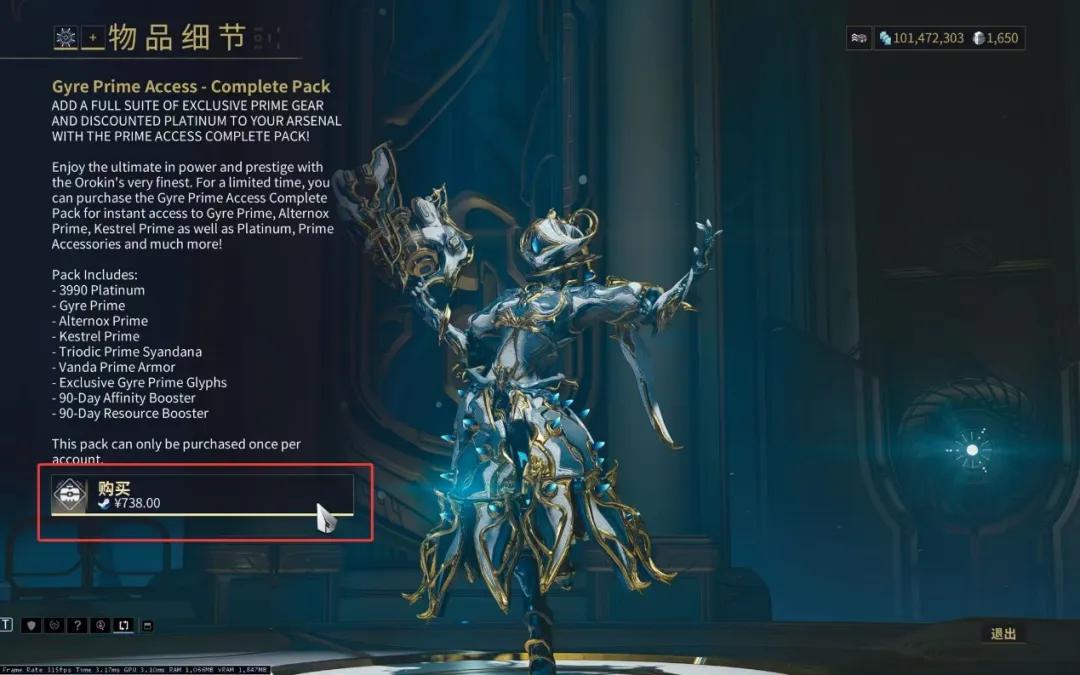Activate the magnifier search icon in the bottom toolbar
The height and width of the screenshot is (675, 1080).
pyautogui.click(x=100, y=625)
